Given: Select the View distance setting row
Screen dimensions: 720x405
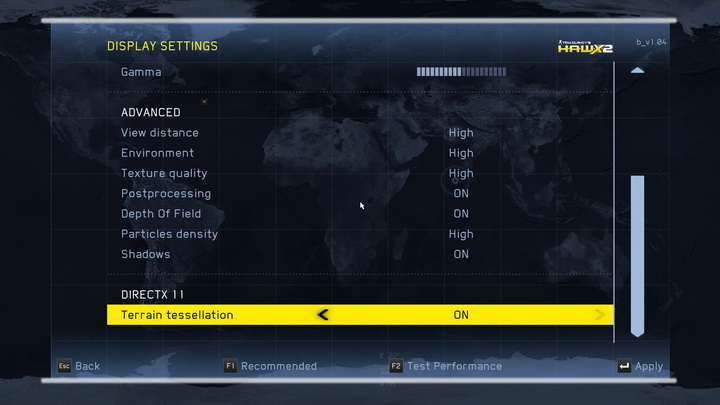Looking at the screenshot, I should click(x=160, y=133).
